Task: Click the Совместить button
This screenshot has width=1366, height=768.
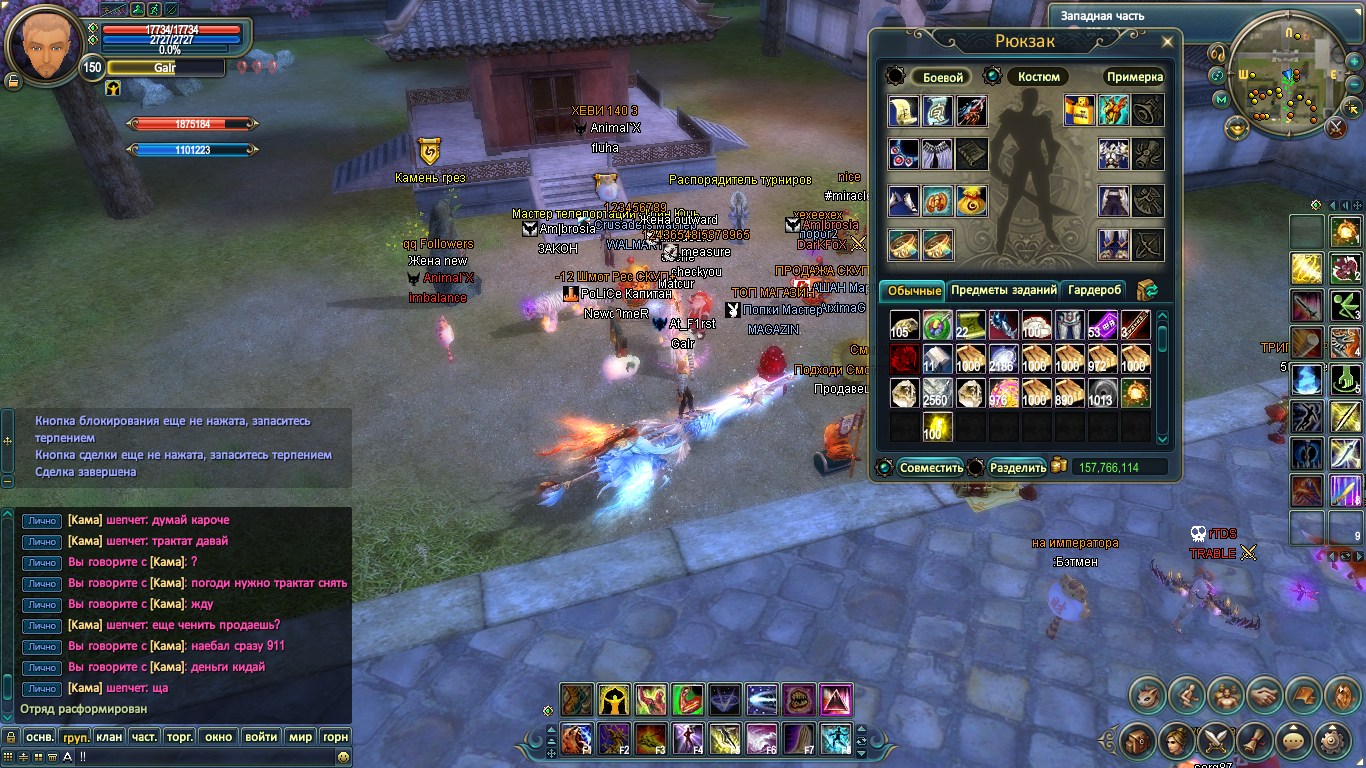Action: click(930, 467)
